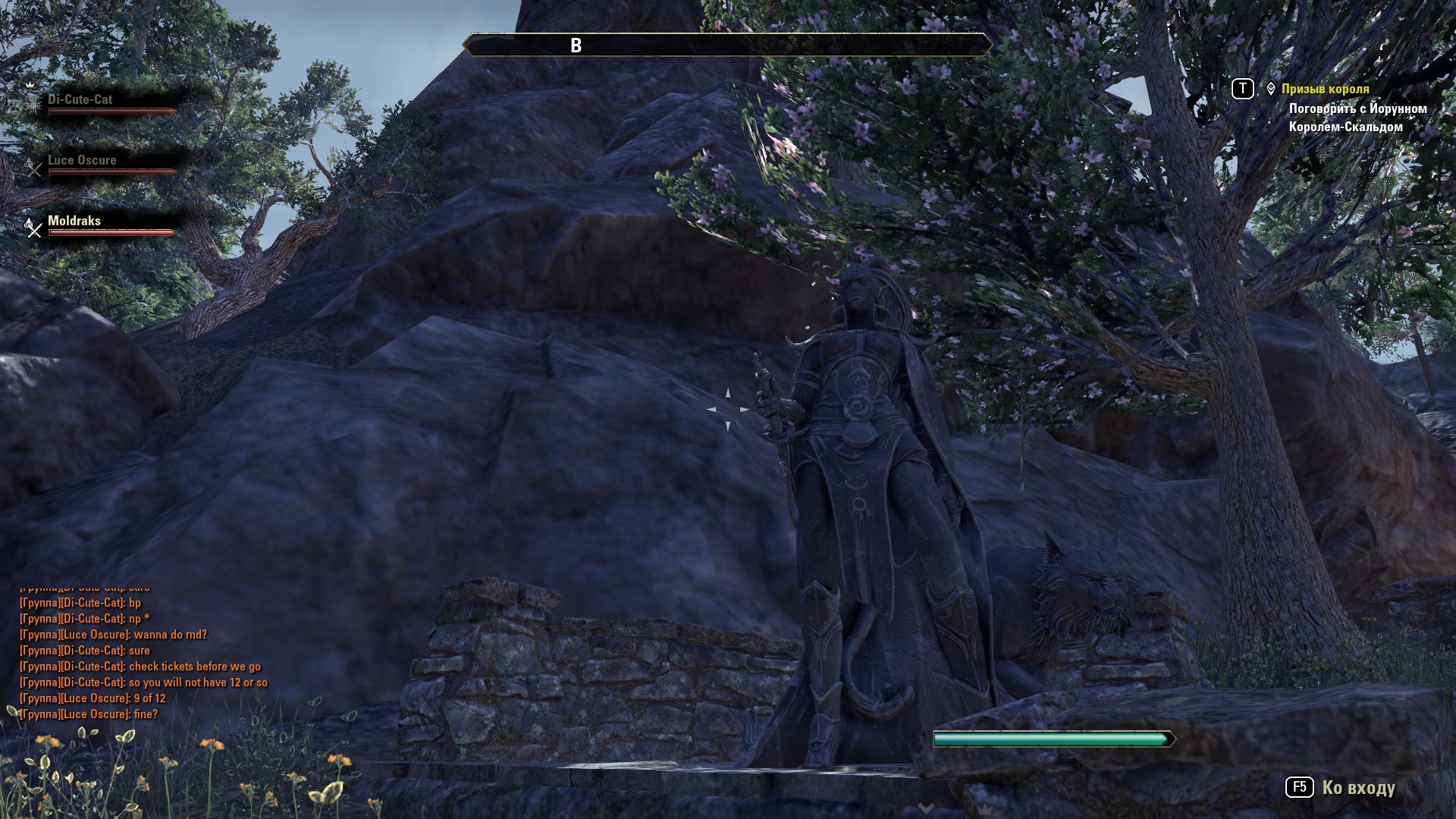Open the tracked quest Призыв короля
Viewport: 1456px width, 819px height.
(x=1325, y=89)
